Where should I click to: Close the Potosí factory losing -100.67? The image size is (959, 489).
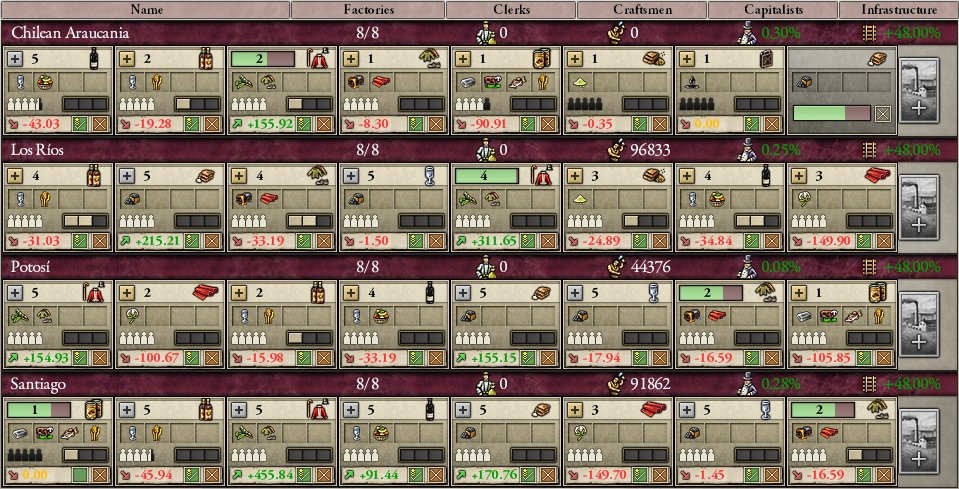pos(210,357)
